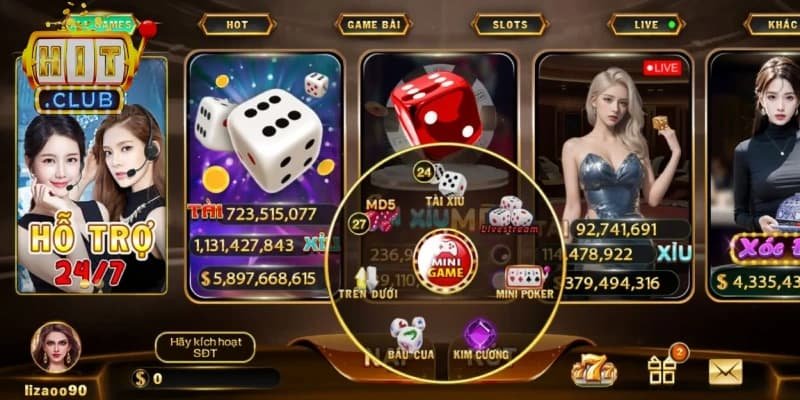Open the envelope mail inbox
Image resolution: width=800 pixels, height=400 pixels.
(x=726, y=371)
